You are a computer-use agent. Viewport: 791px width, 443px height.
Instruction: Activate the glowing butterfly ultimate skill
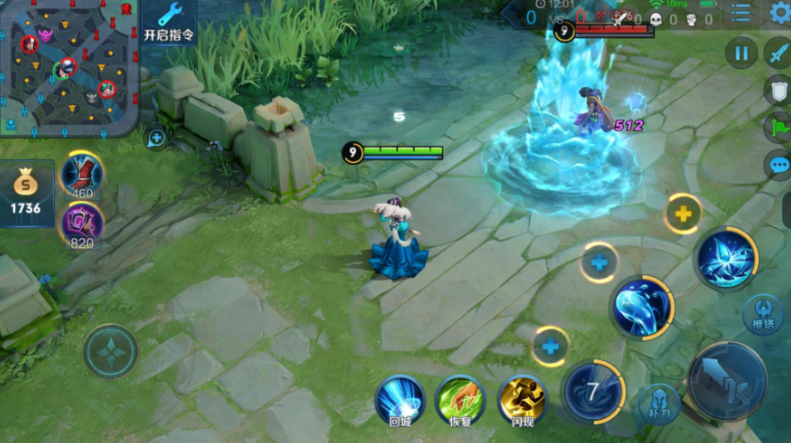tap(725, 258)
